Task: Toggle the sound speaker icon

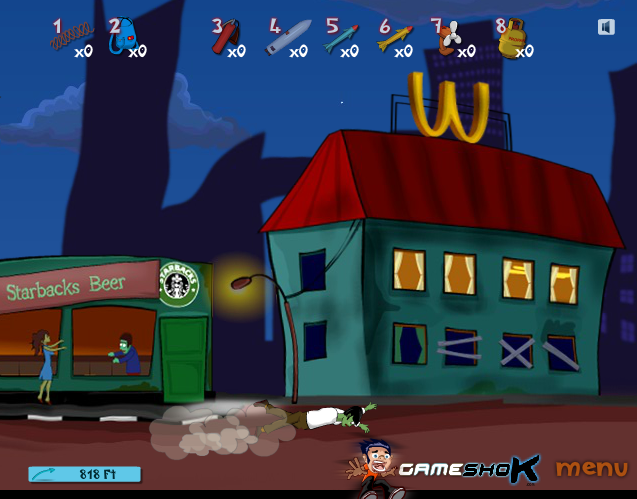Action: (x=606, y=27)
